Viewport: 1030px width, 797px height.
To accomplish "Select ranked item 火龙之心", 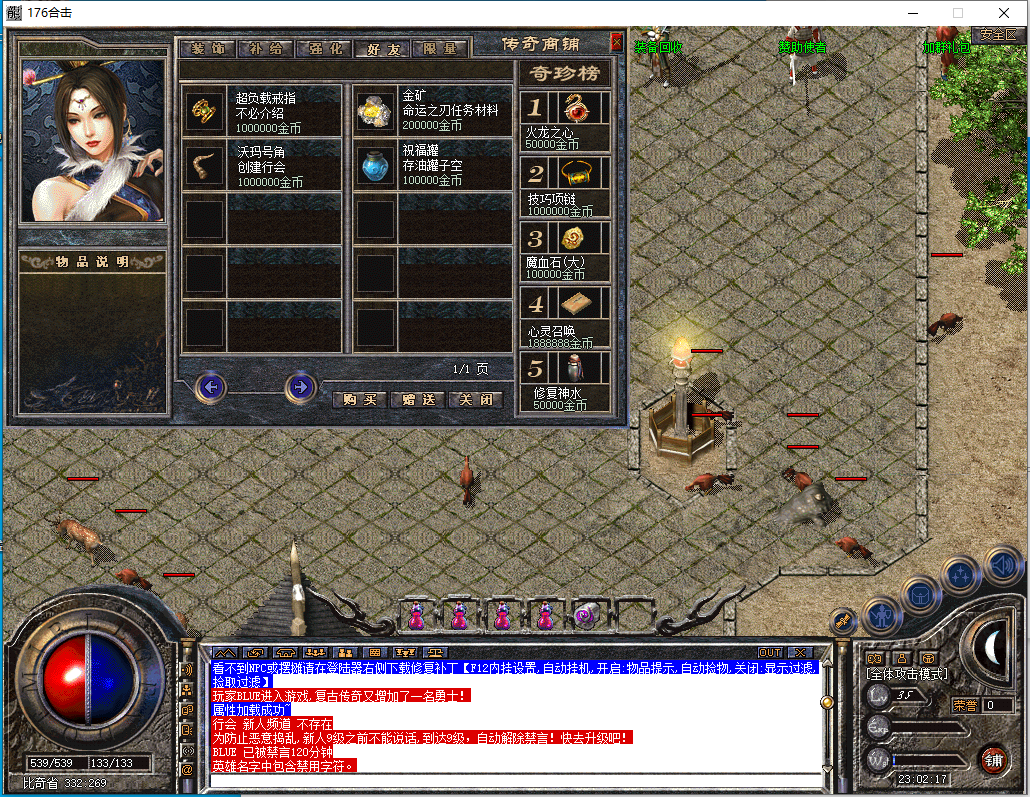I will pyautogui.click(x=574, y=108).
